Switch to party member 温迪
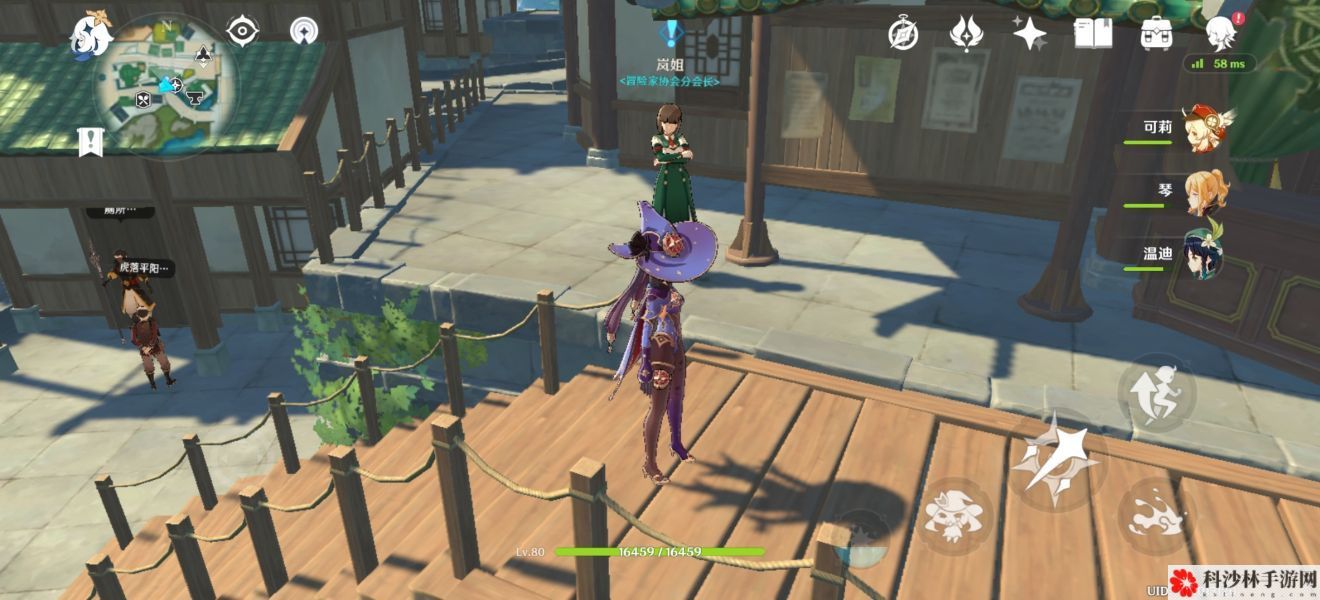The width and height of the screenshot is (1320, 600). point(1204,254)
